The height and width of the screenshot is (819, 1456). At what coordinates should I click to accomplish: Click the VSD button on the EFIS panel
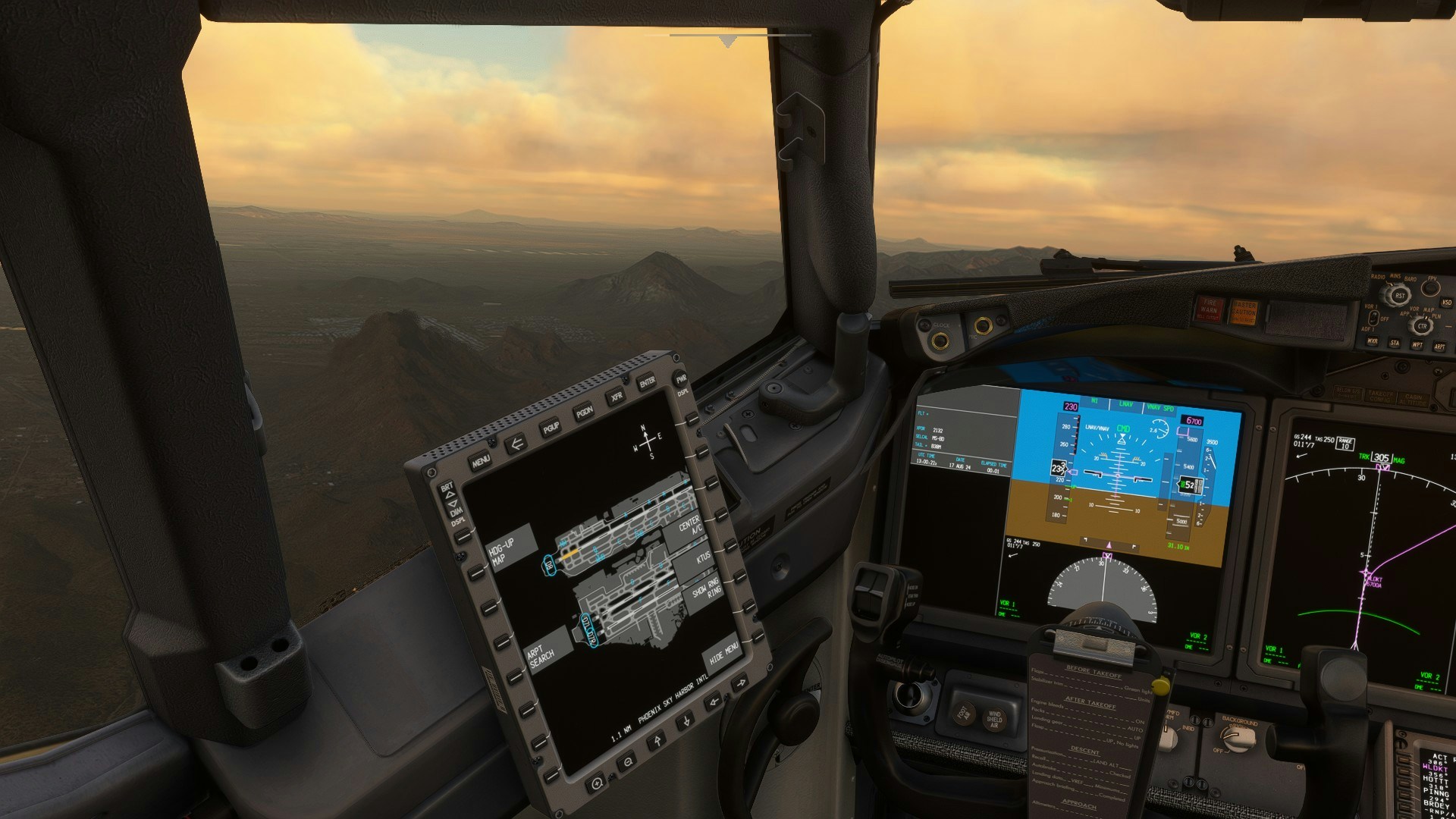click(1446, 303)
